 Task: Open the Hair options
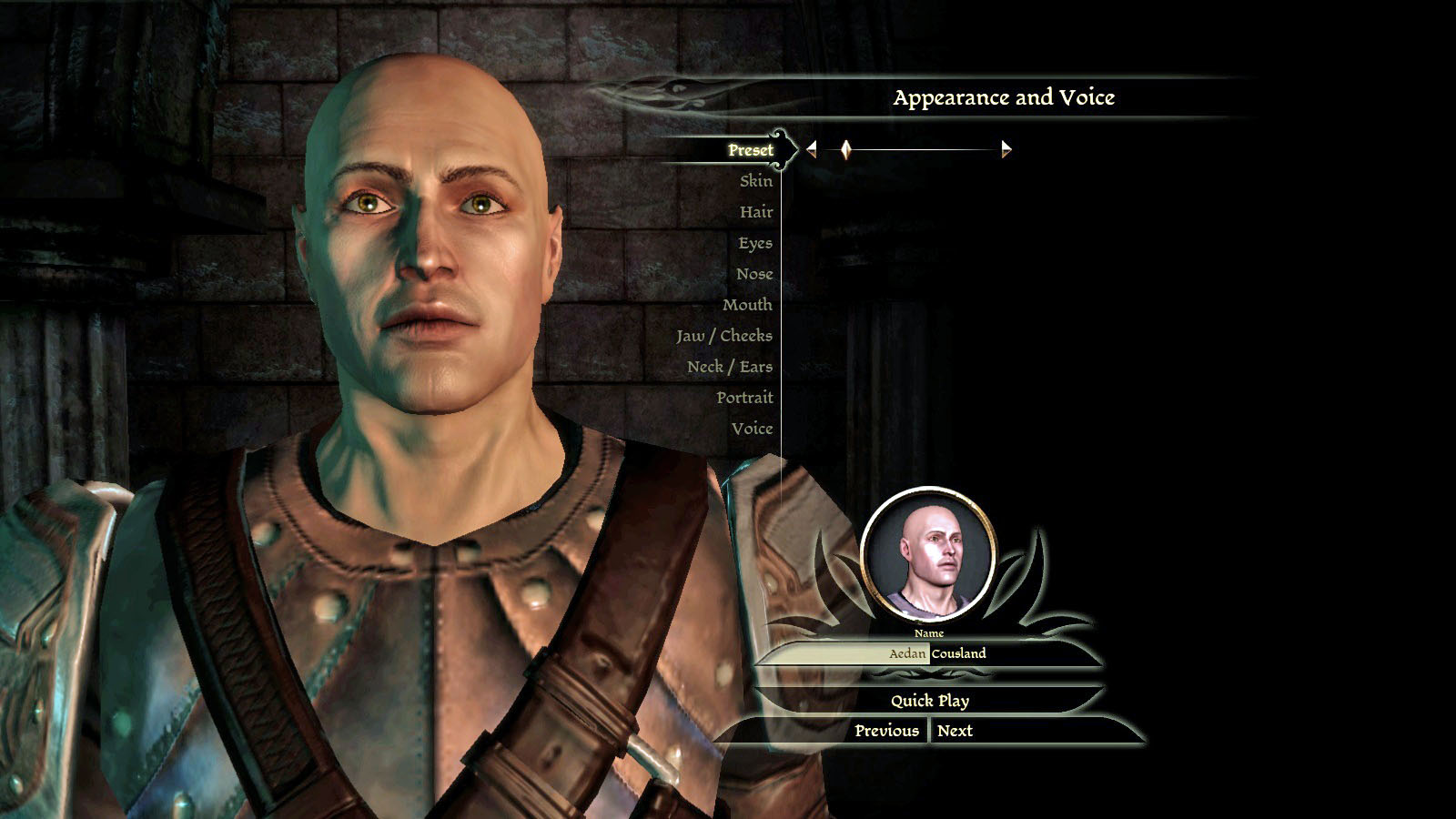point(755,212)
